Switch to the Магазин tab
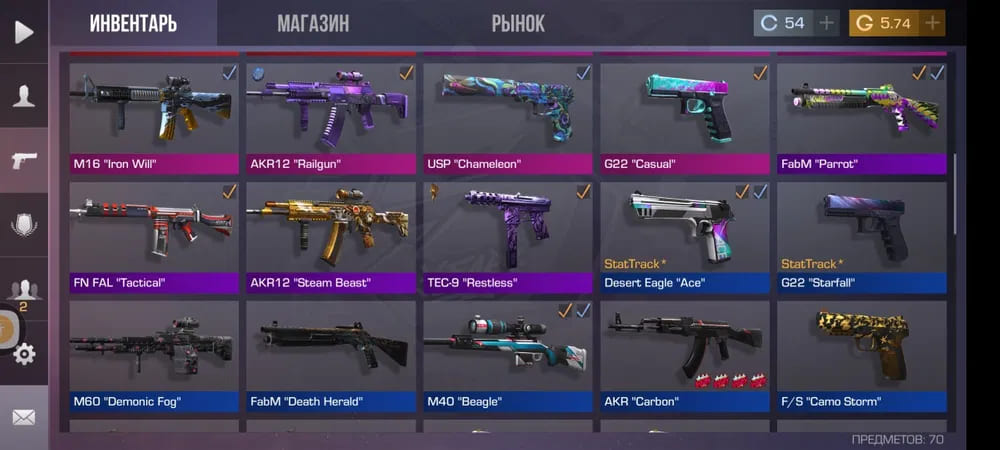 point(313,24)
